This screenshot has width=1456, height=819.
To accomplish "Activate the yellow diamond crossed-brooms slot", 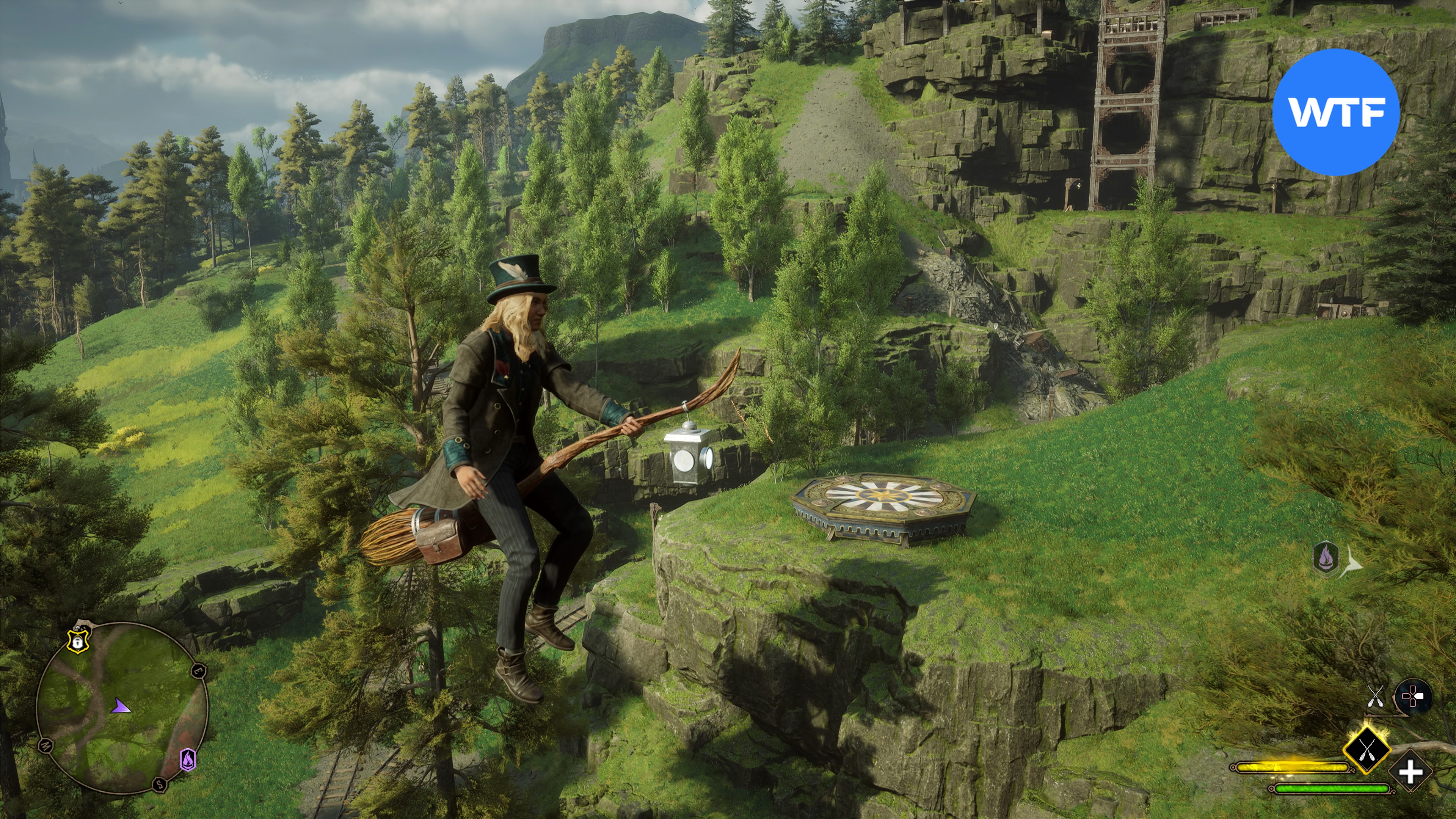I will [1367, 751].
